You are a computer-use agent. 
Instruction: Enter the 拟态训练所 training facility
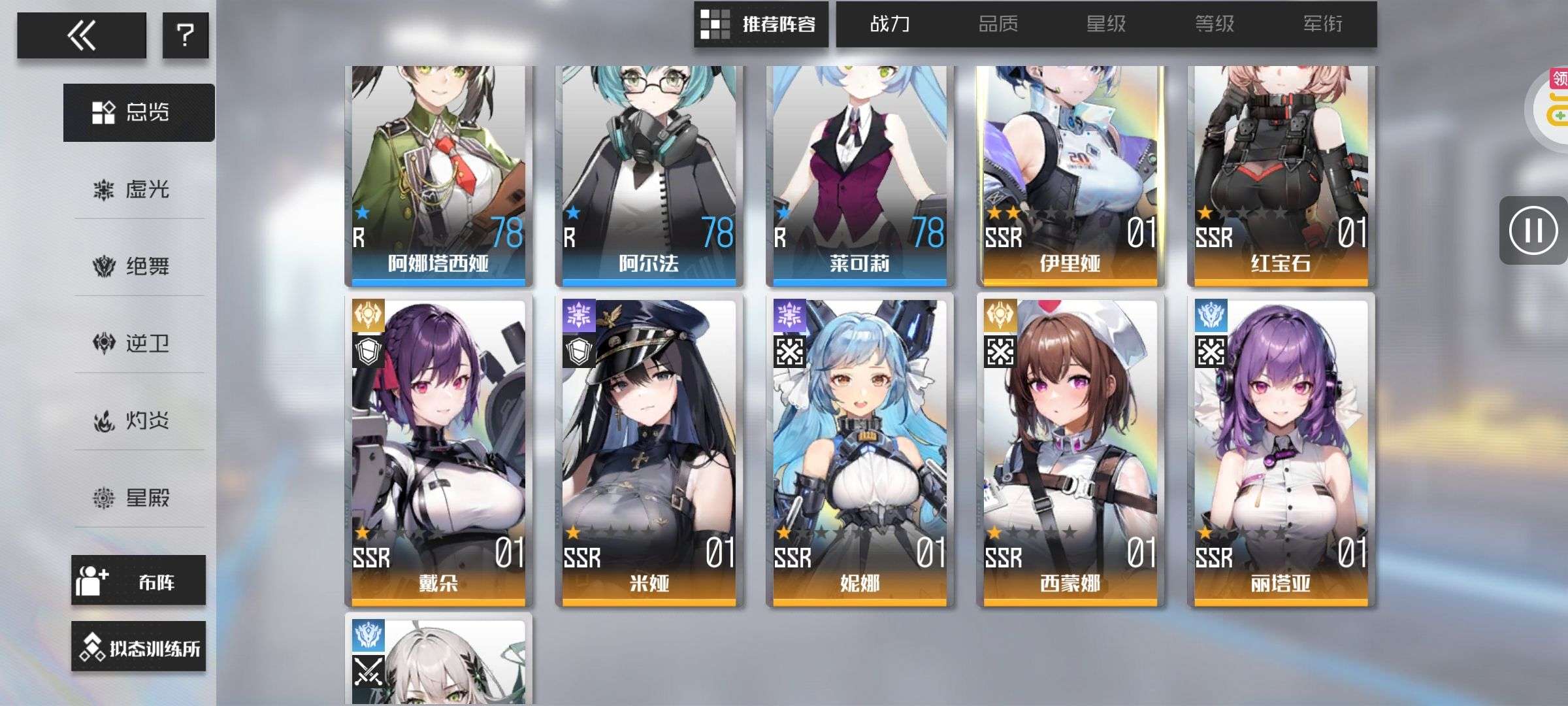[x=139, y=647]
